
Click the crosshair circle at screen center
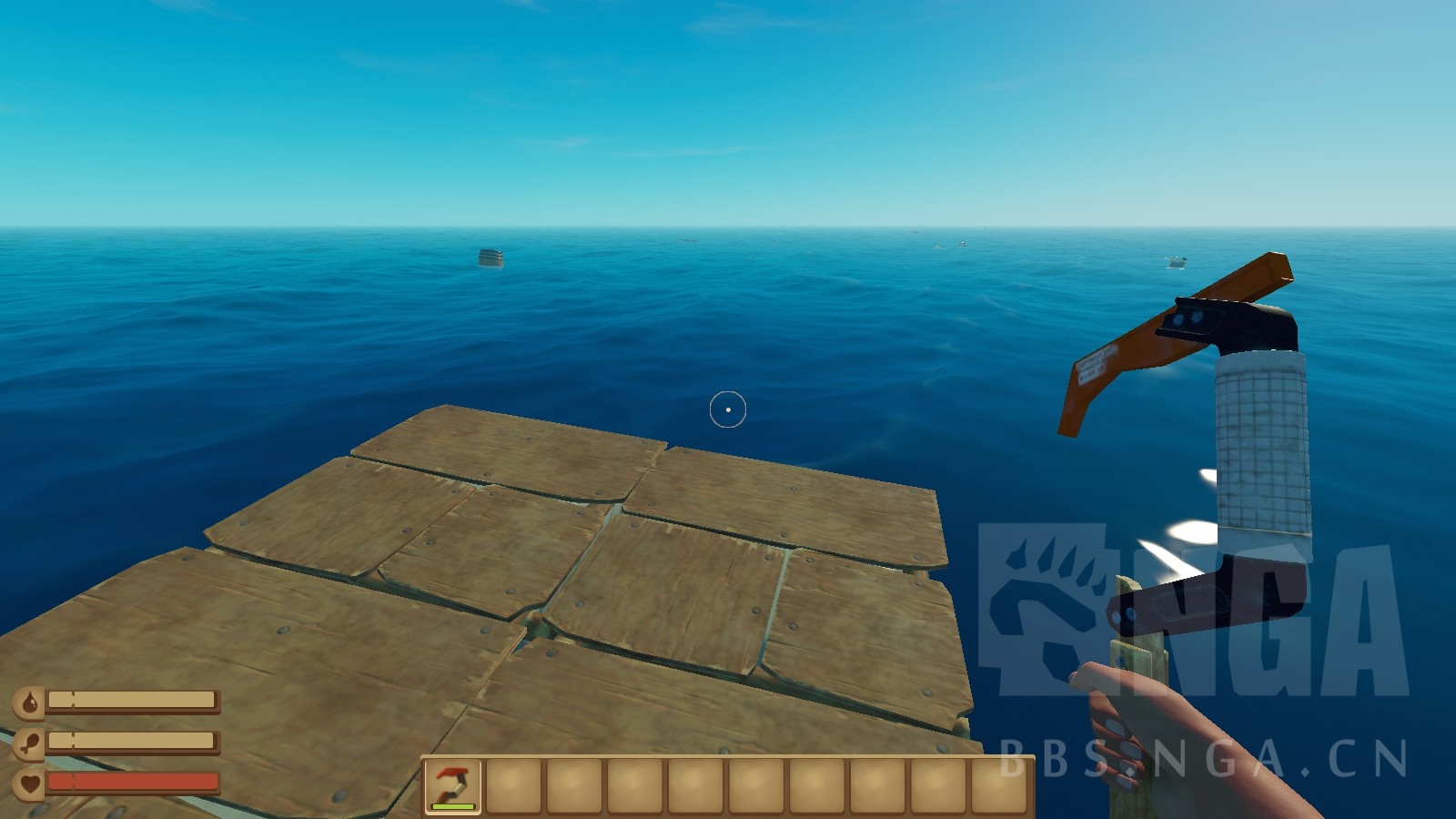click(728, 409)
